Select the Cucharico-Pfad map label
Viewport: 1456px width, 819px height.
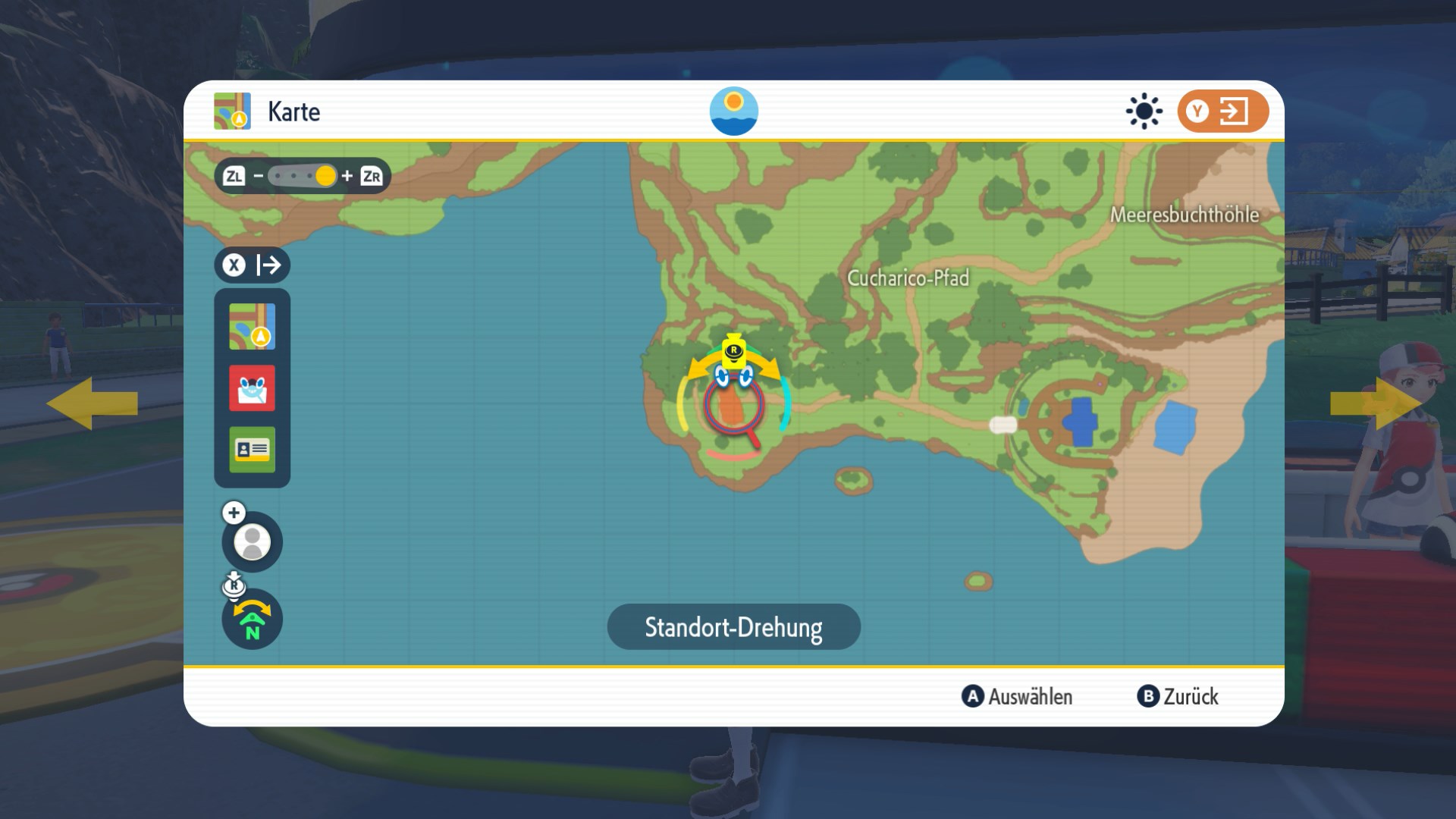pos(908,278)
